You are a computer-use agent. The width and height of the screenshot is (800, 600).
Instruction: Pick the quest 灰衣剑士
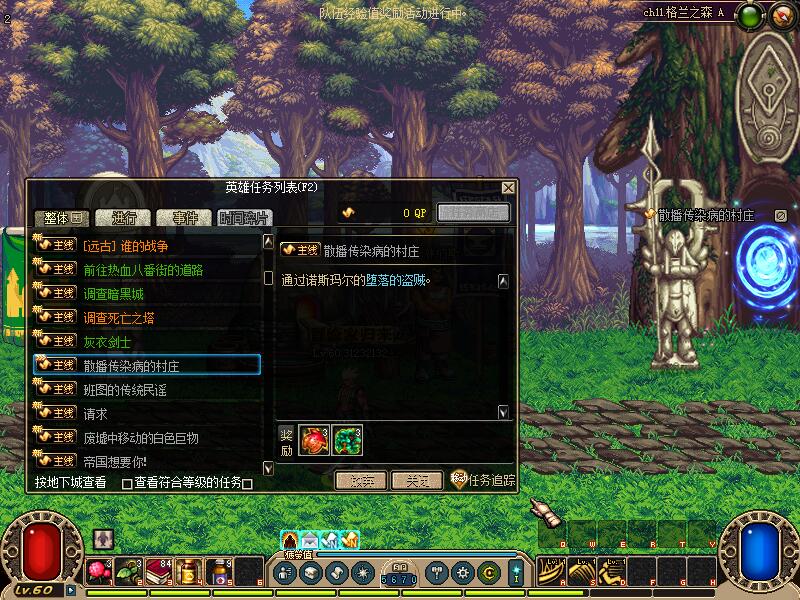point(107,341)
